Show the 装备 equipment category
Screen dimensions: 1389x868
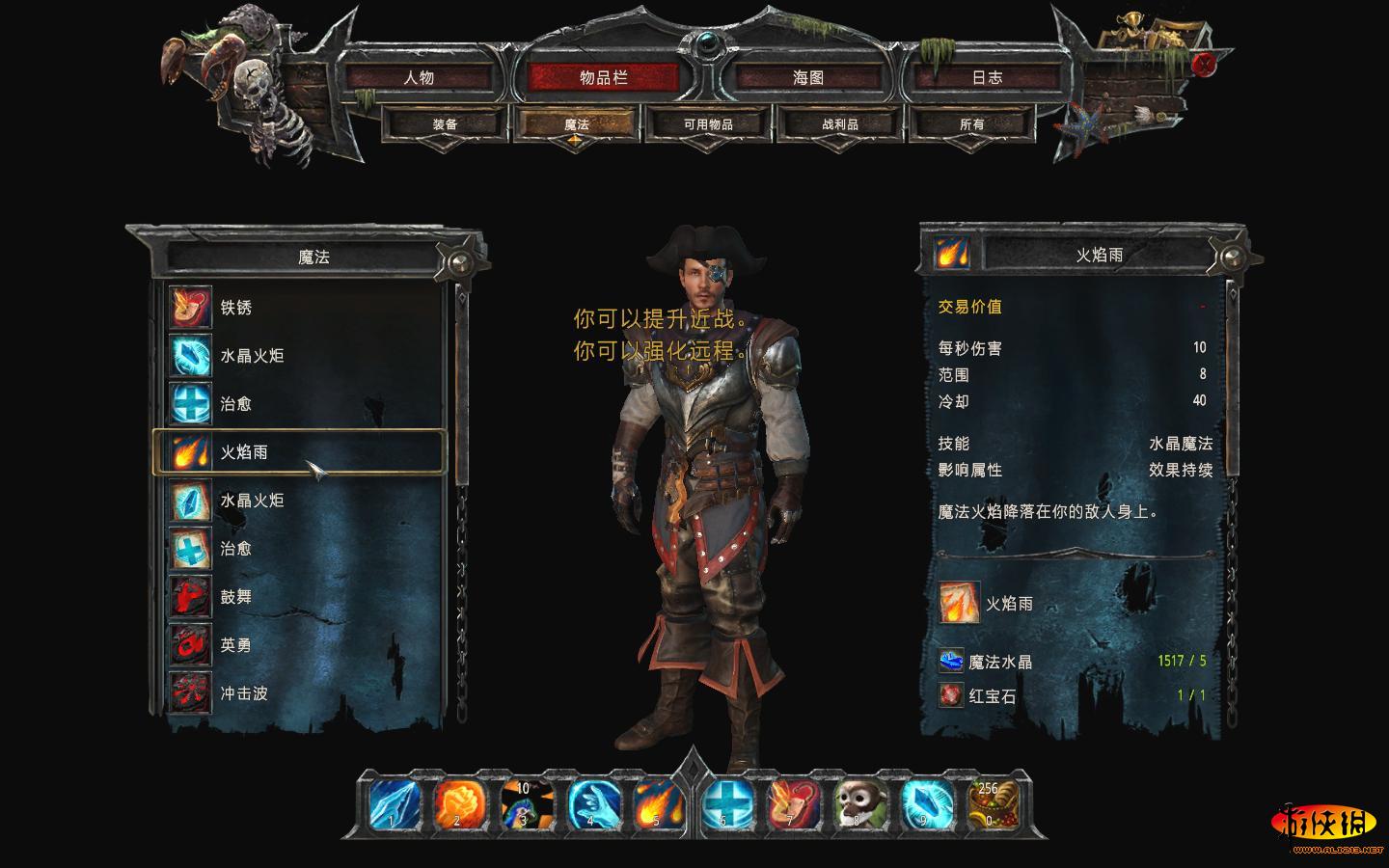click(x=445, y=124)
